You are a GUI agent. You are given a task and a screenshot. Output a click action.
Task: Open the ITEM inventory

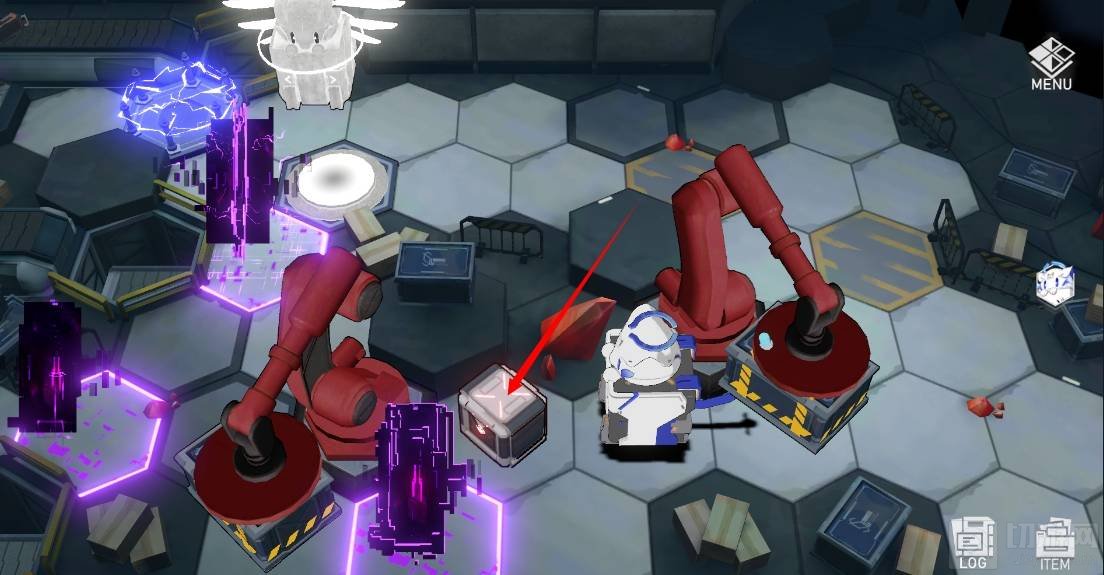point(1054,545)
